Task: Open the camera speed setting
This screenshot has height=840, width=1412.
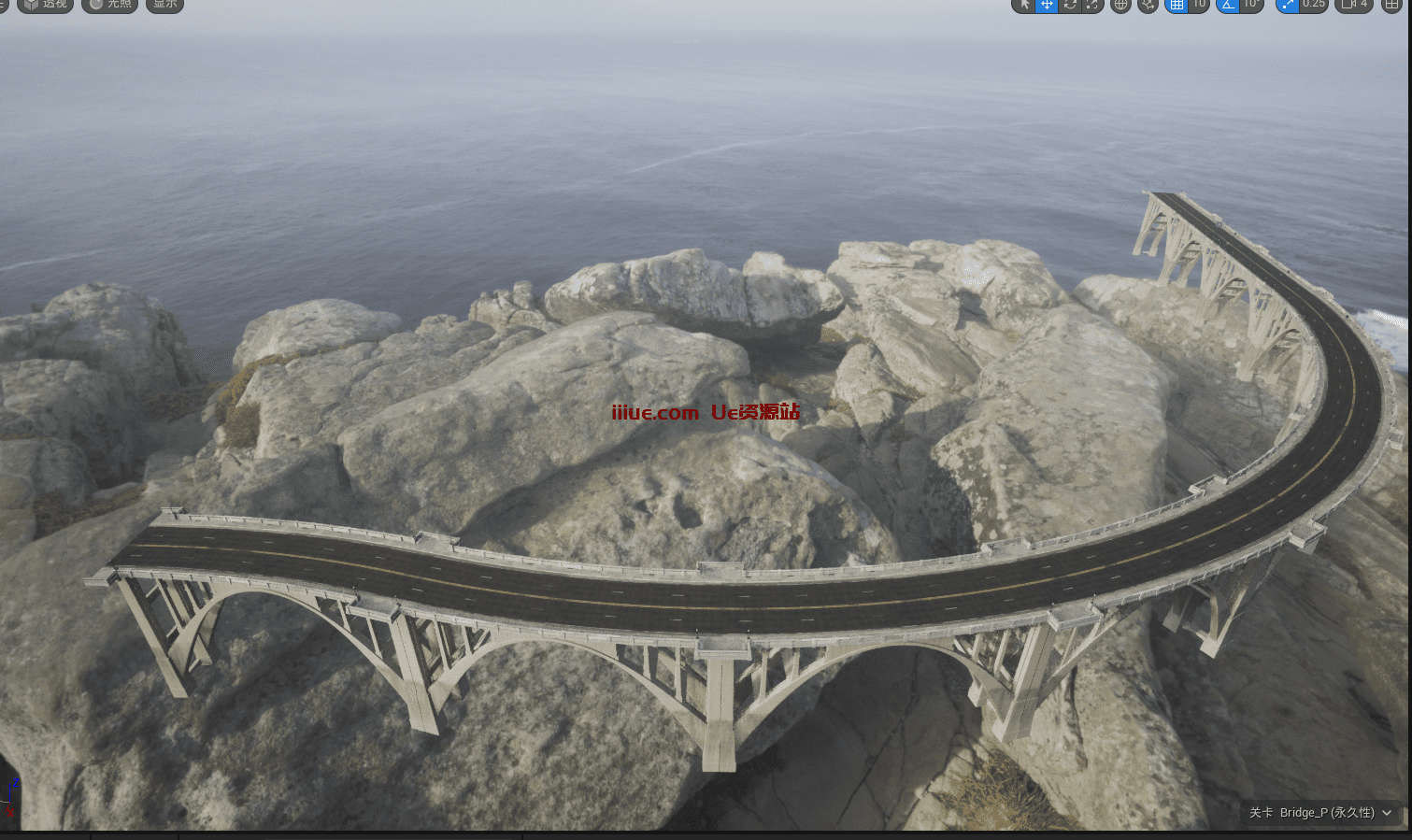Action: point(1354,5)
